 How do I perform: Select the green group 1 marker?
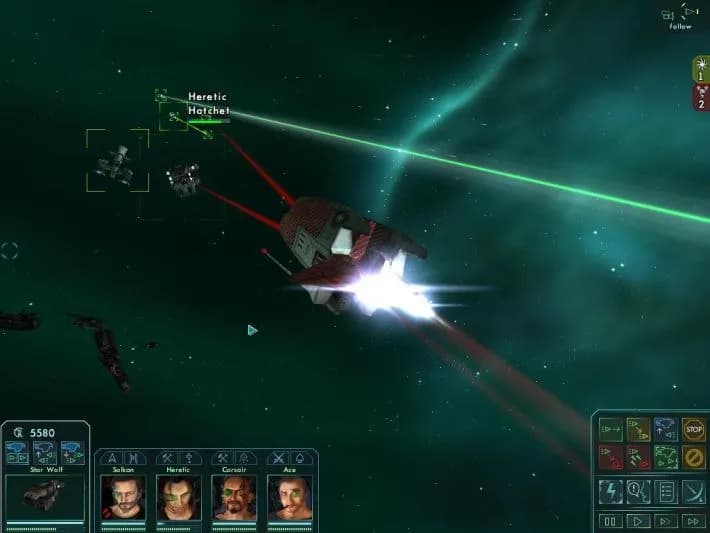pos(701,68)
